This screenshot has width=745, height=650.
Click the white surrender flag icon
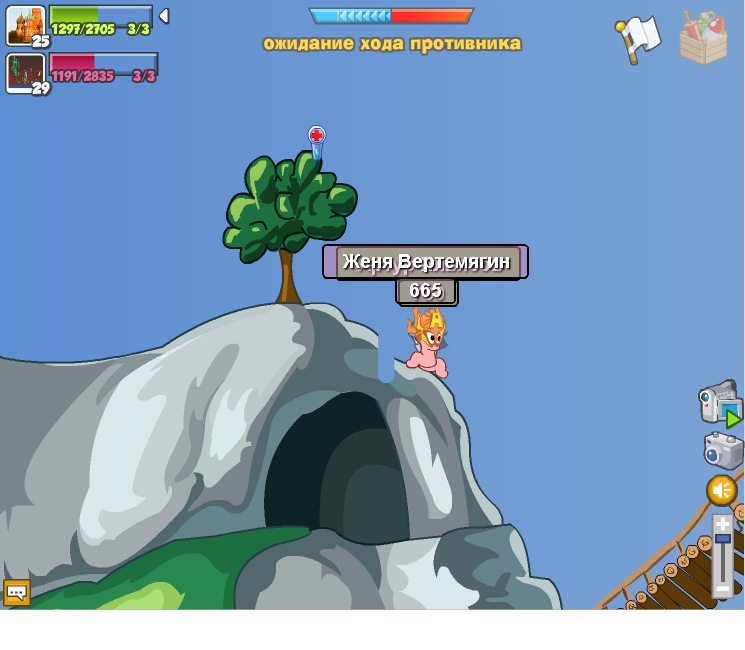pos(638,38)
